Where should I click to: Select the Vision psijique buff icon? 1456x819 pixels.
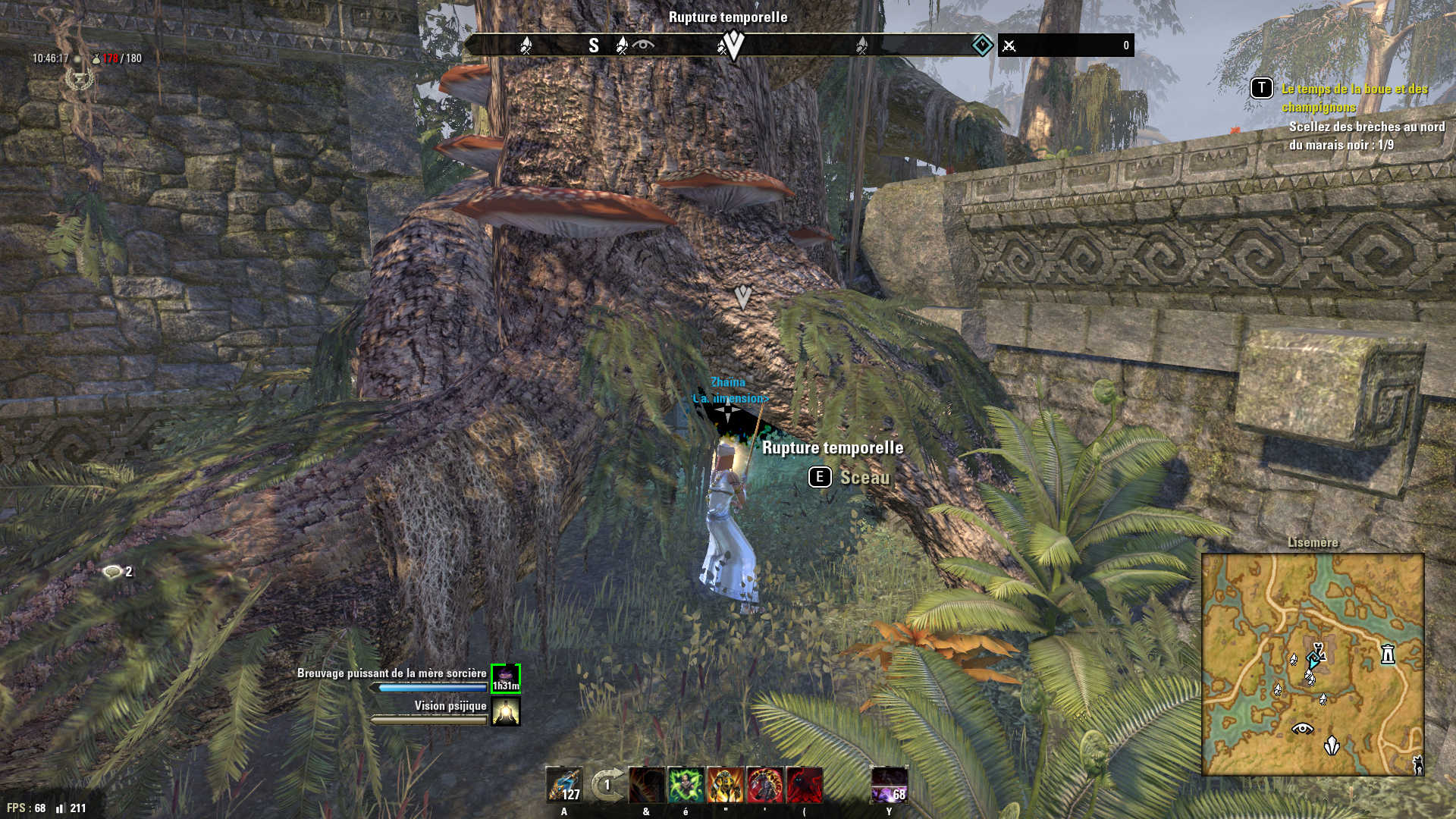(506, 711)
